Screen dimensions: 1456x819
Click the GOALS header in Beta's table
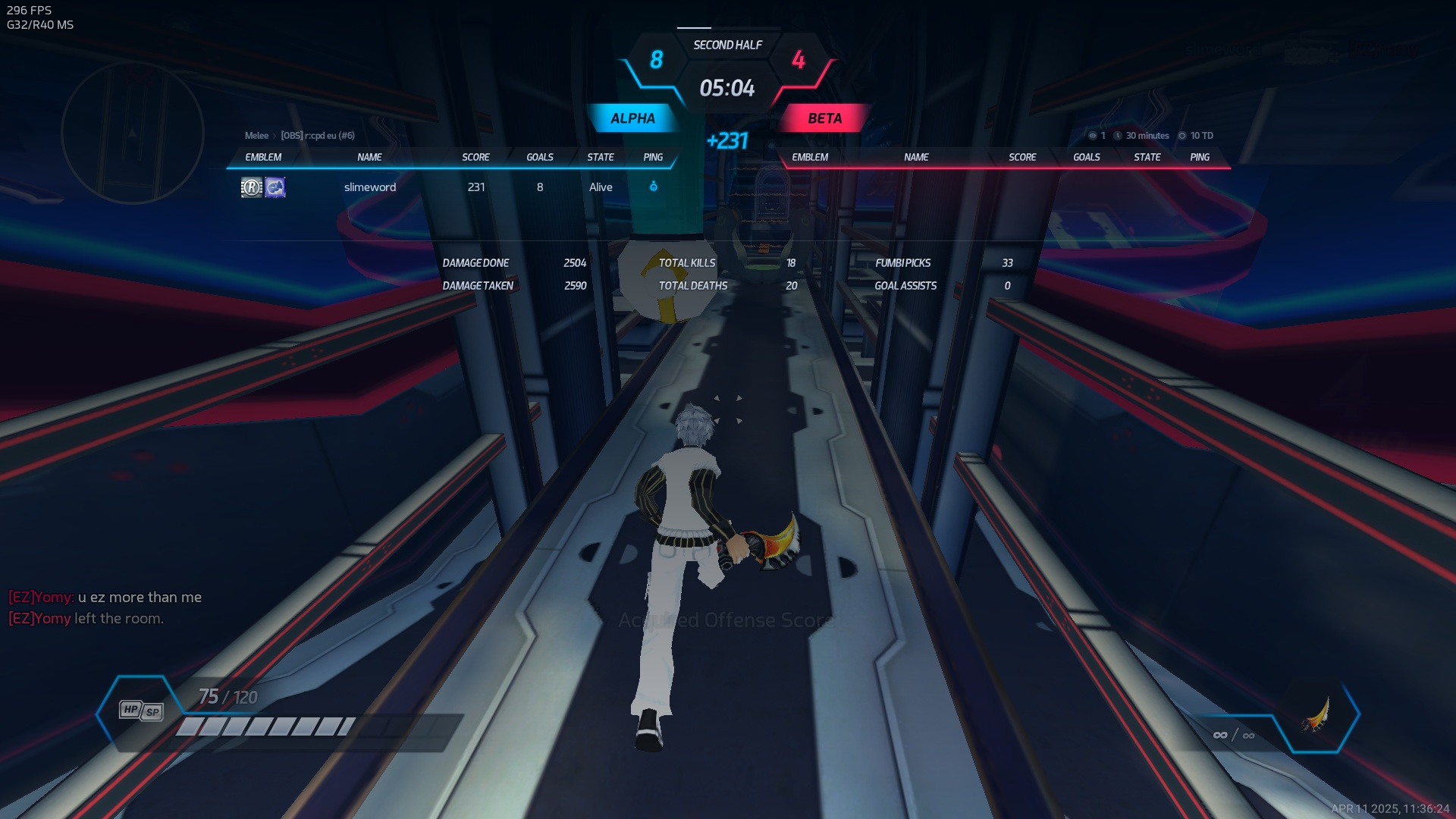tap(1086, 157)
